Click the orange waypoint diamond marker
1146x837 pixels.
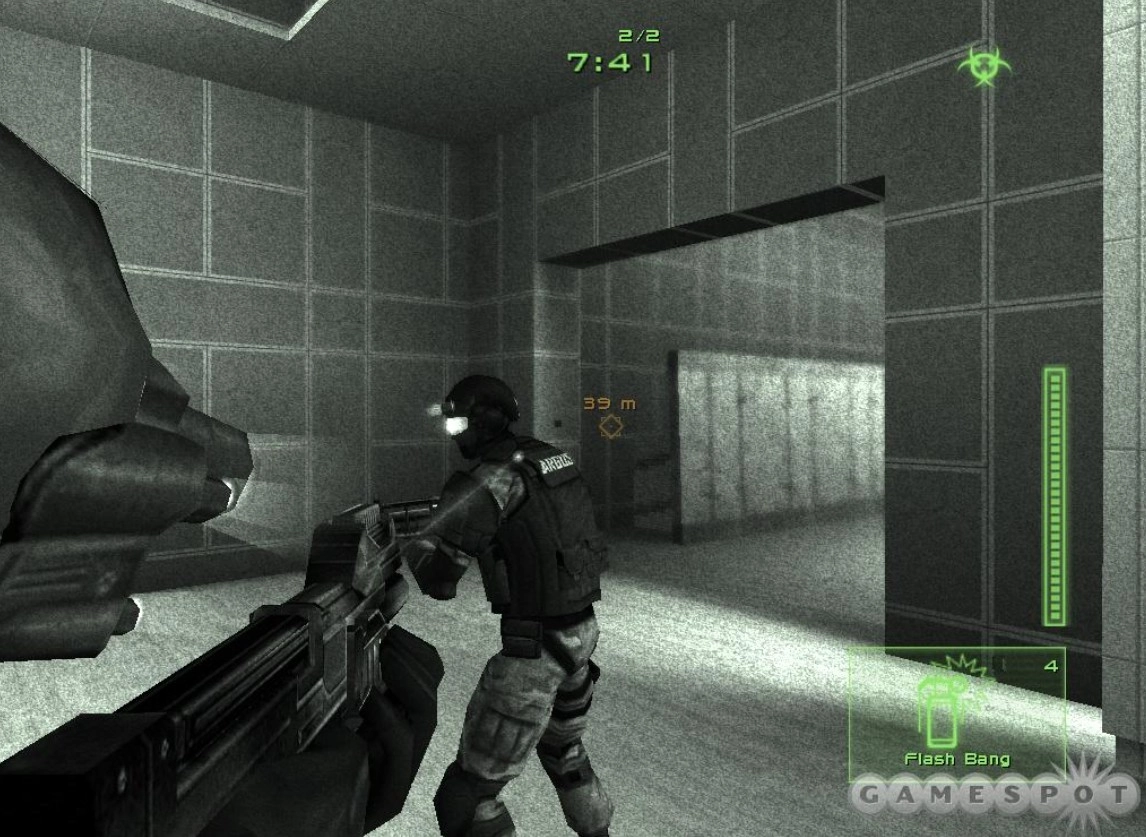pyautogui.click(x=609, y=427)
